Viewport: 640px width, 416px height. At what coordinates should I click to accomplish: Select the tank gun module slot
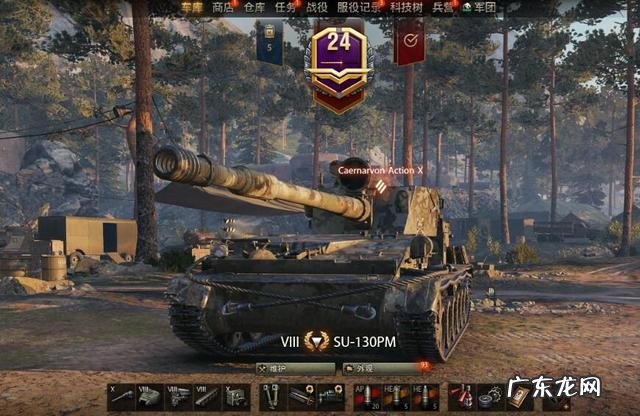click(x=123, y=397)
